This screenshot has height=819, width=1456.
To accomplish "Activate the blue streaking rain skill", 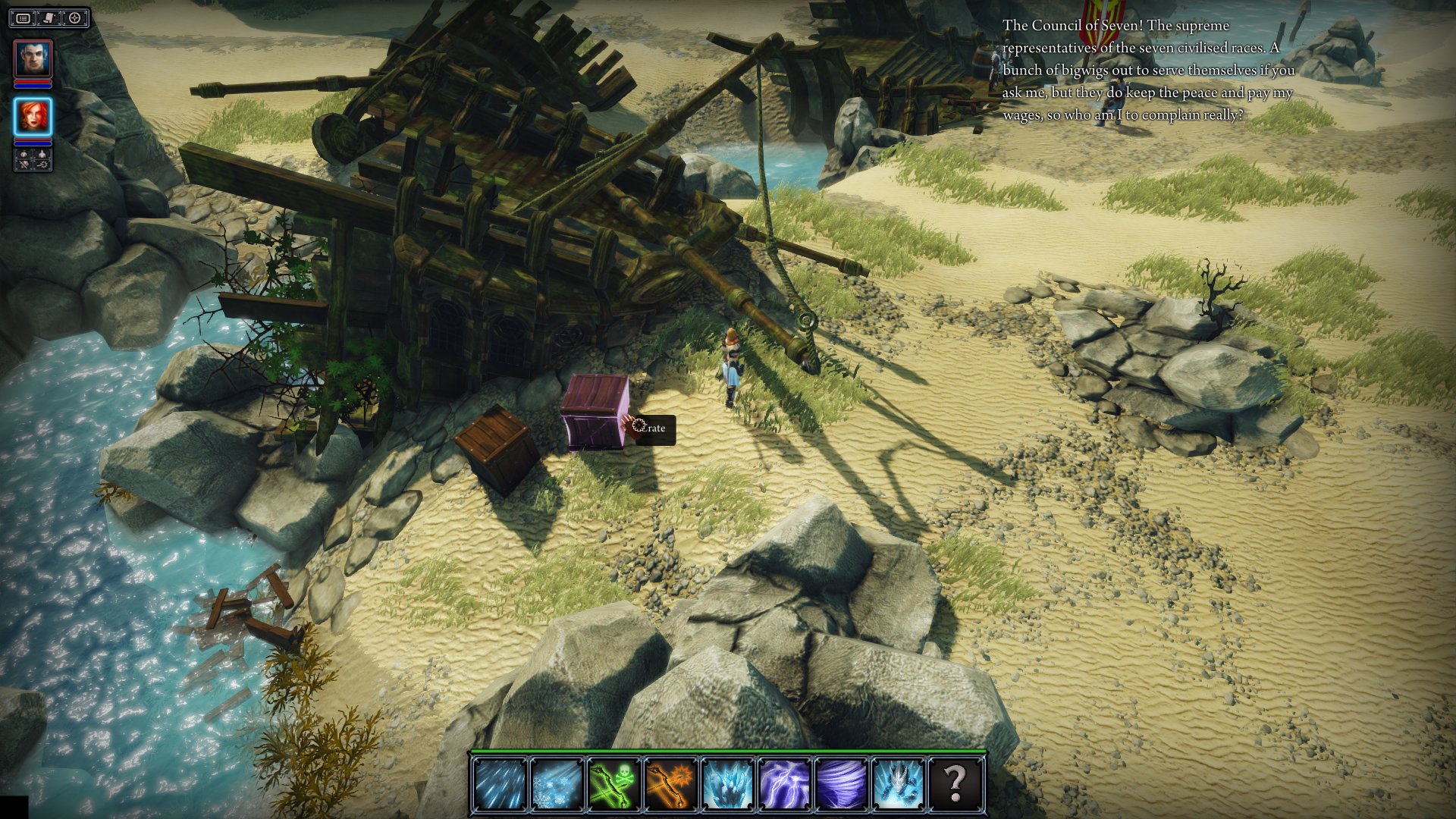I will pyautogui.click(x=499, y=783).
